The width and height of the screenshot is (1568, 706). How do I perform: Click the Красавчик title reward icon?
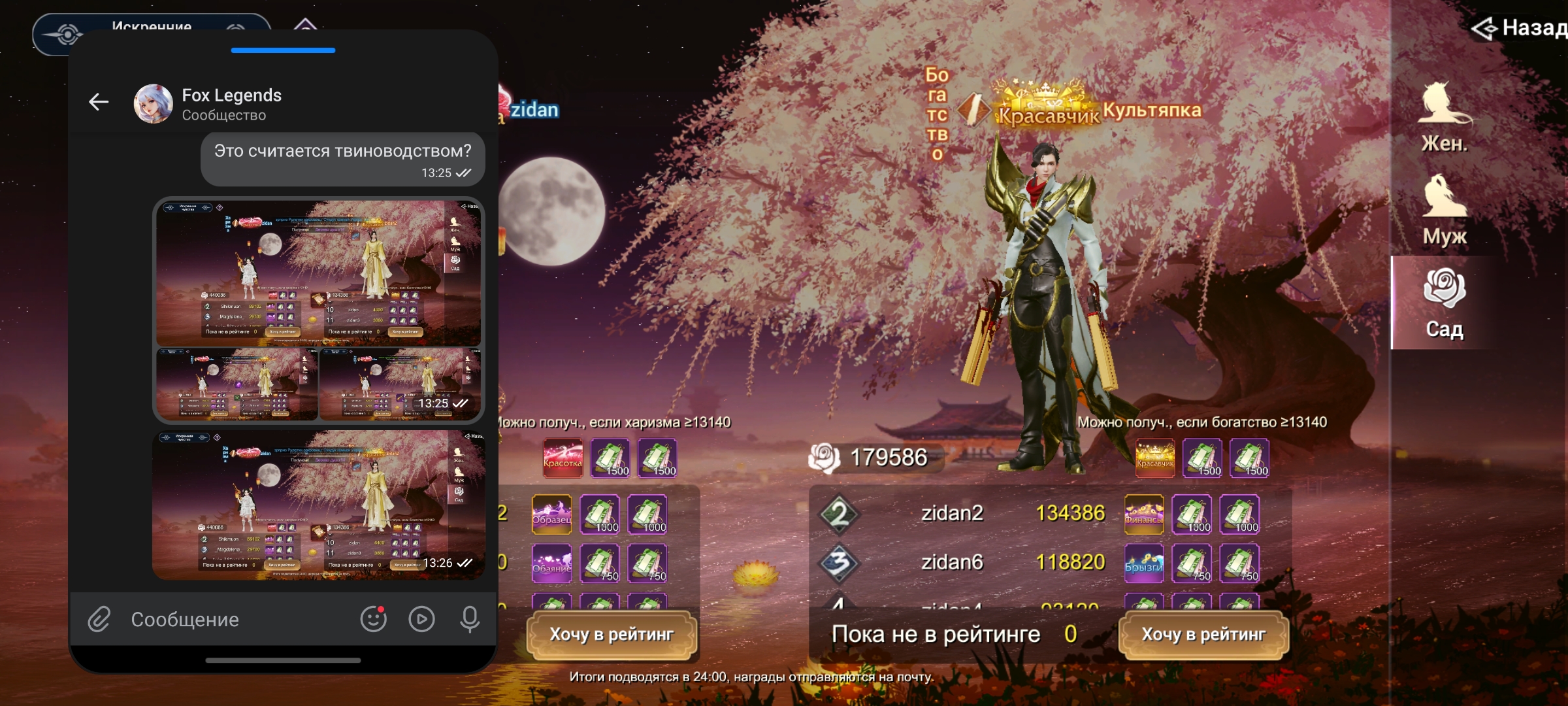coord(1155,457)
